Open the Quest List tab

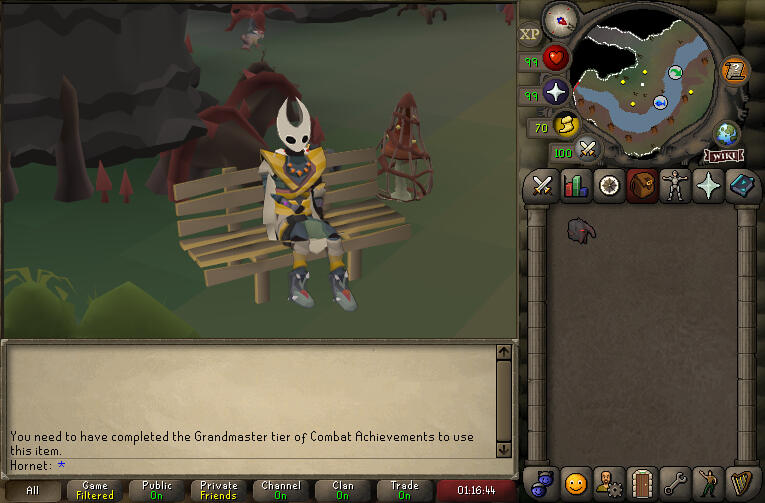[608, 186]
